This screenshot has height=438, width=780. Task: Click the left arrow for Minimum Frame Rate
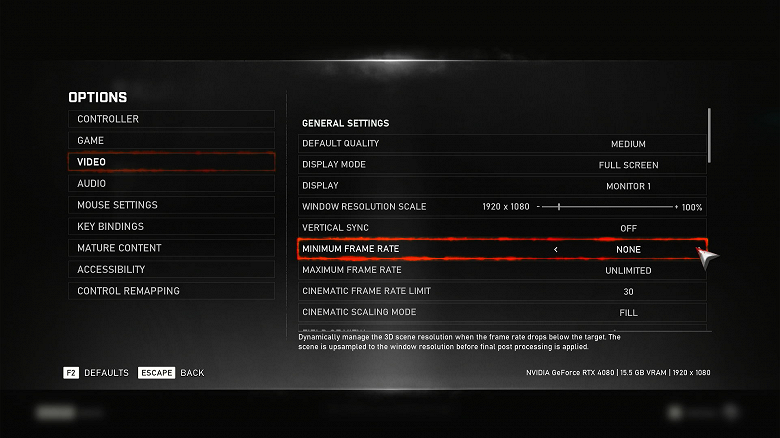tap(556, 249)
